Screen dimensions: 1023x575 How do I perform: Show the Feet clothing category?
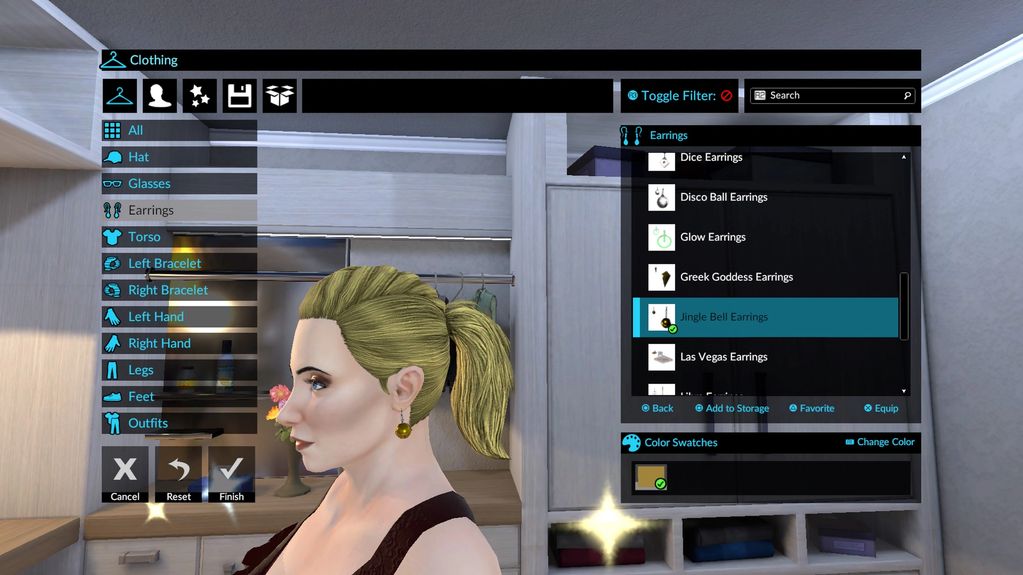coord(178,397)
